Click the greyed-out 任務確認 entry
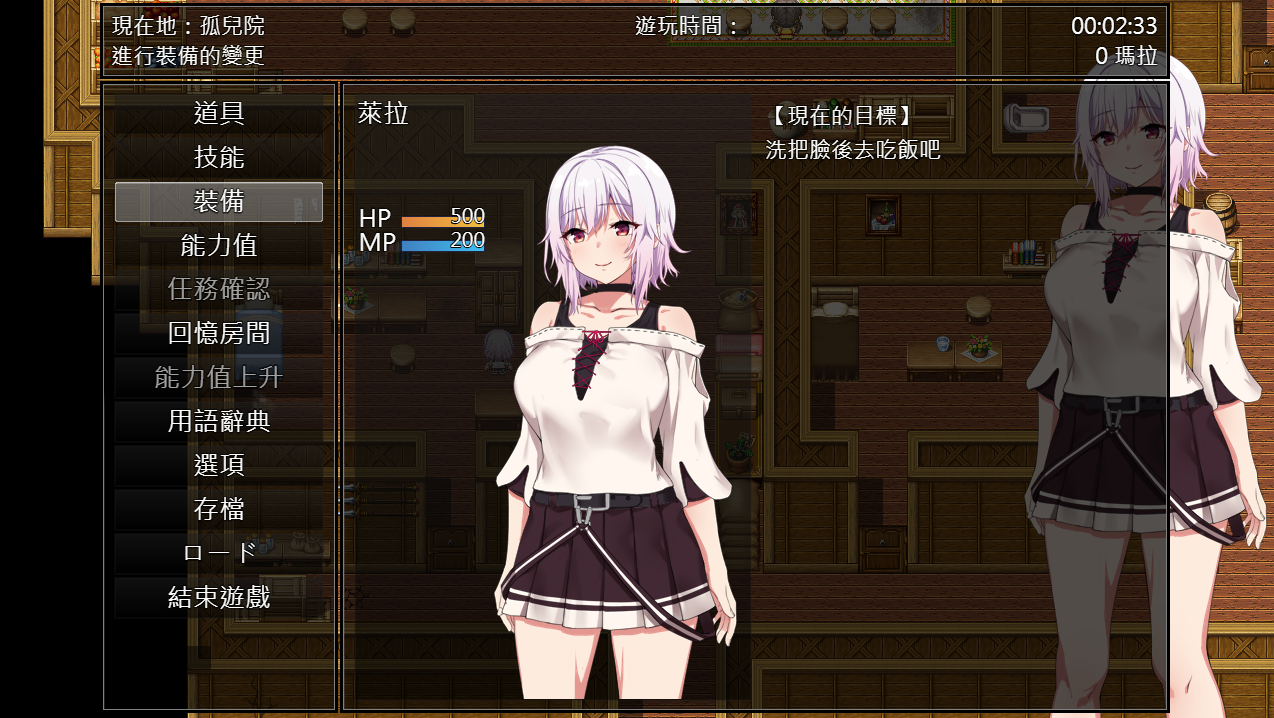Image resolution: width=1274 pixels, height=718 pixels. pos(219,290)
